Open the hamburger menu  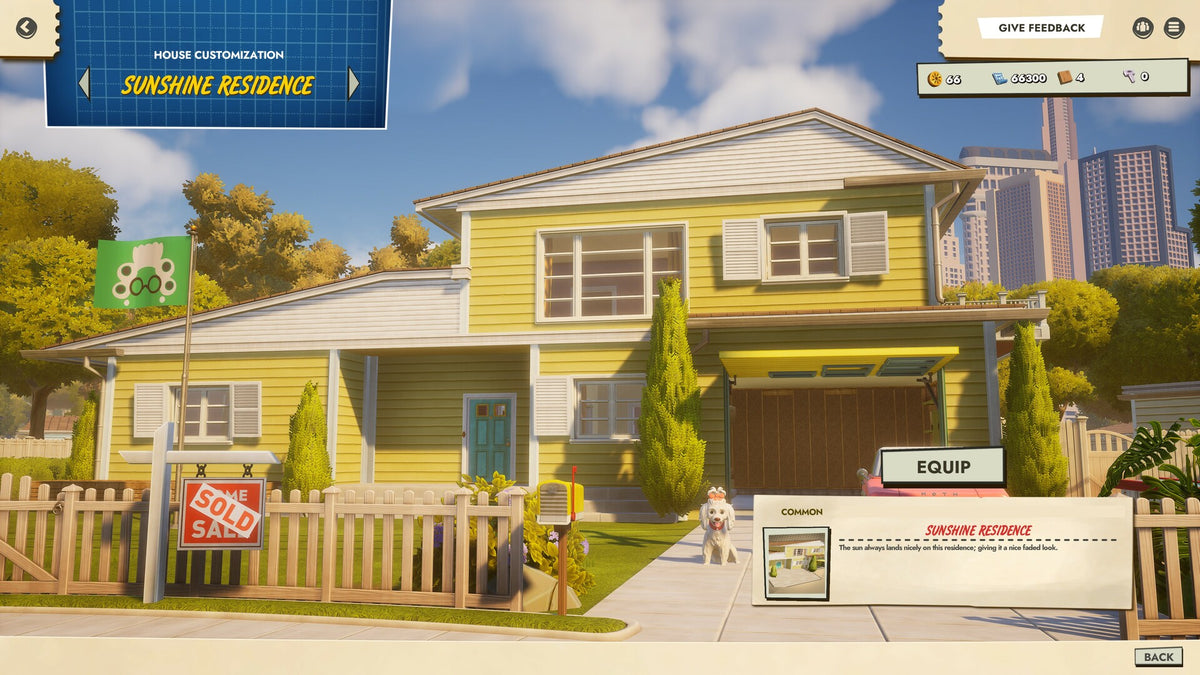click(1174, 28)
